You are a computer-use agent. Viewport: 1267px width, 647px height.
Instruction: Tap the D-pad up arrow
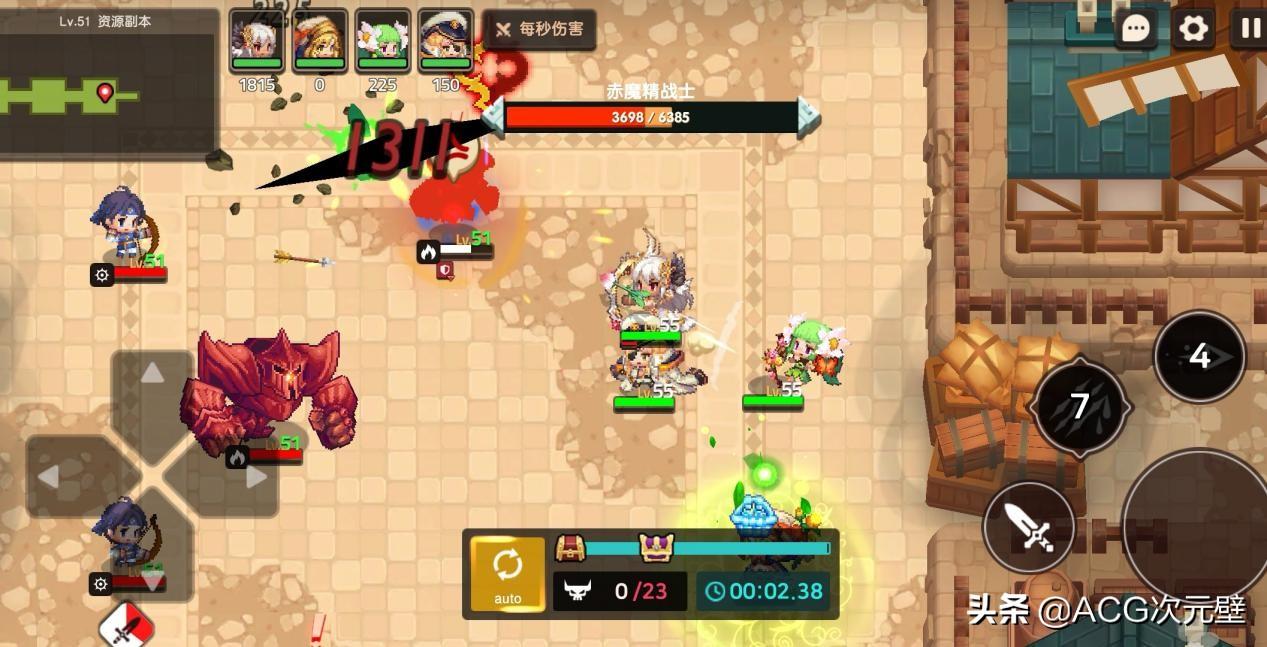(152, 374)
